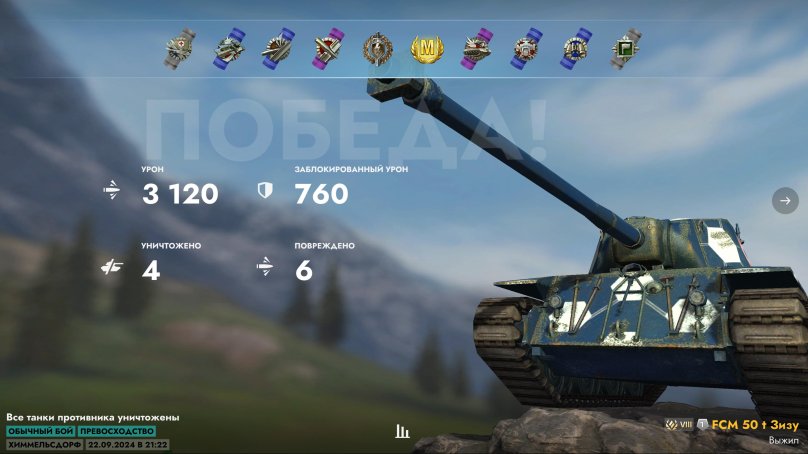Show the red cross medal on gray ribbon
This screenshot has width=808, height=454.
pos(180,47)
